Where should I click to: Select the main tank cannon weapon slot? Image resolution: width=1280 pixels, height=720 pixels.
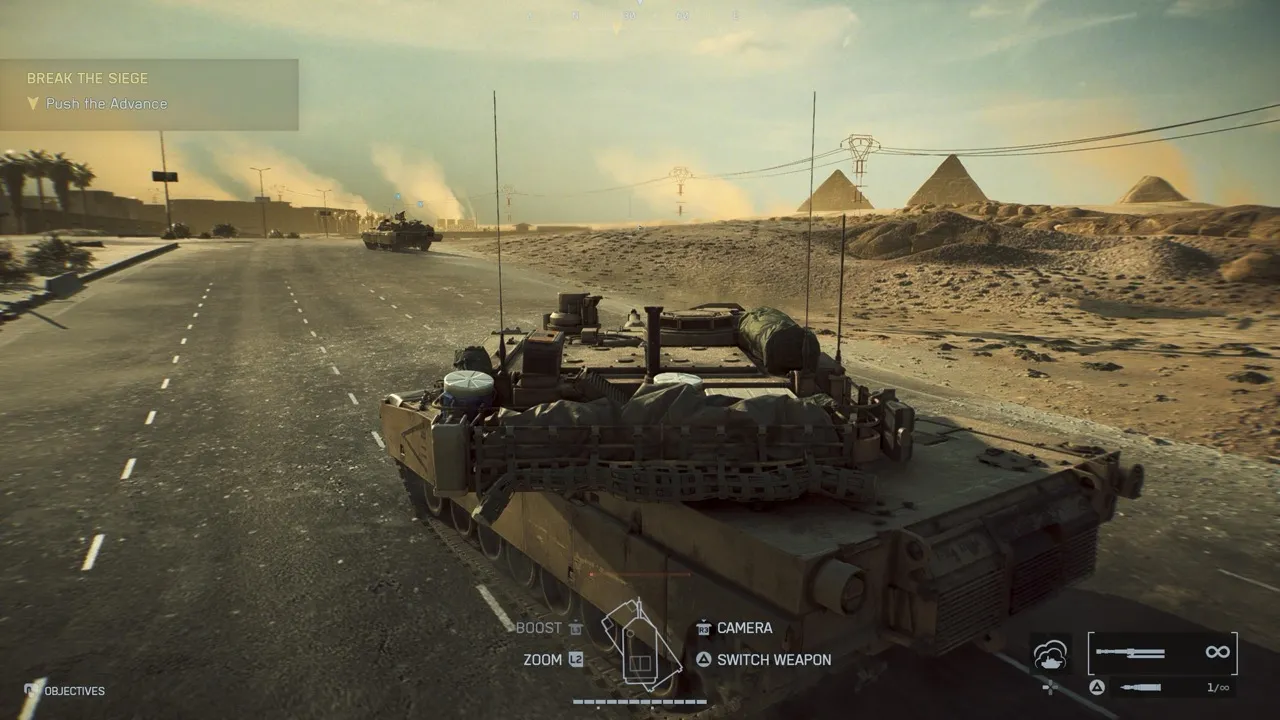(x=1162, y=653)
